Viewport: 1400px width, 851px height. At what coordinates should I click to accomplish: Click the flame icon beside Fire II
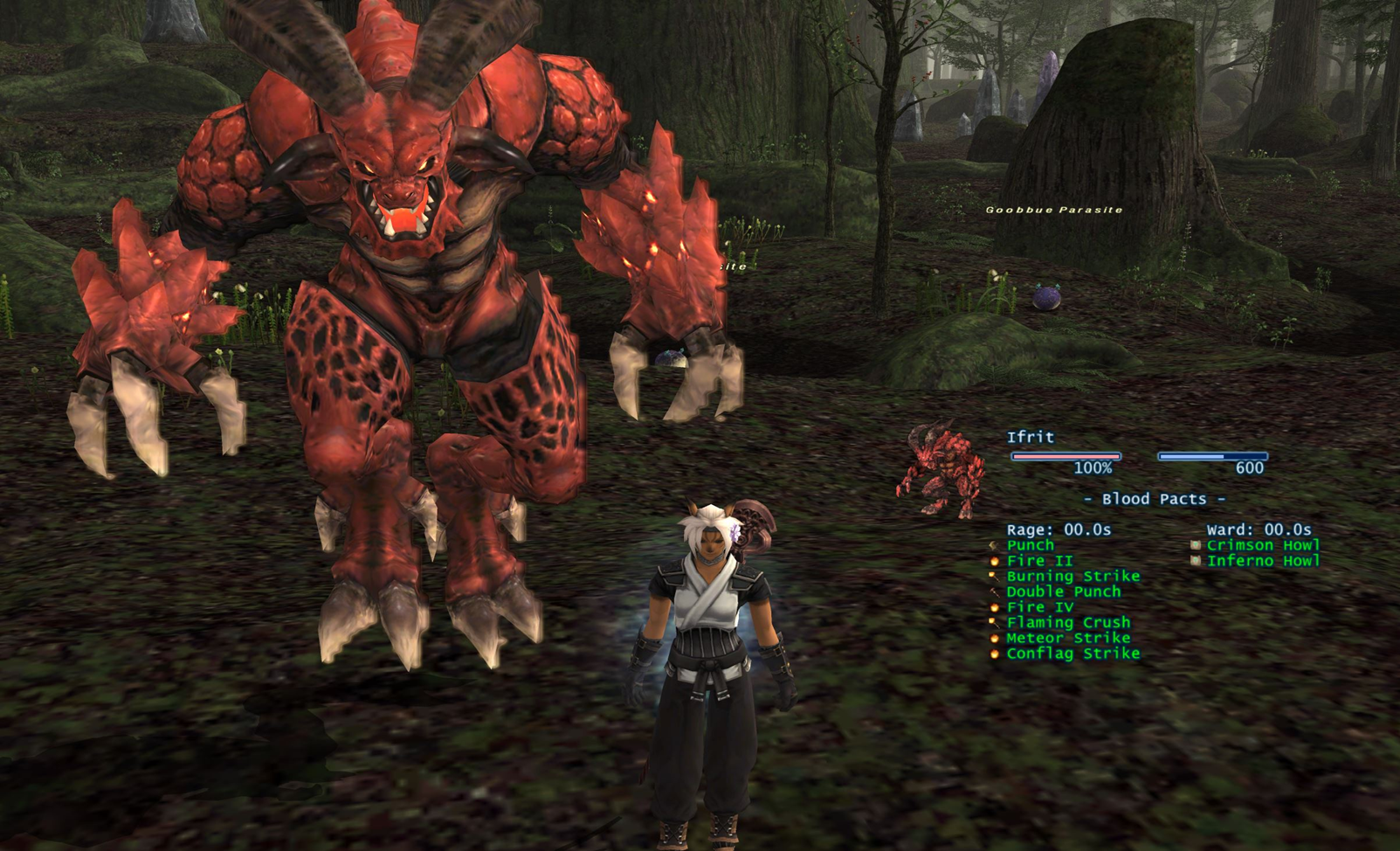pyautogui.click(x=993, y=561)
